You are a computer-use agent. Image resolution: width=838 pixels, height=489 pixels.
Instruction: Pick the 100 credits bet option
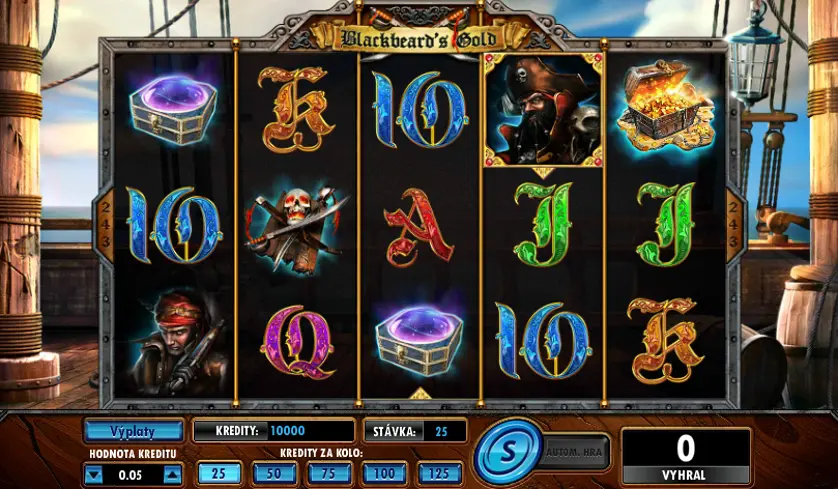384,473
